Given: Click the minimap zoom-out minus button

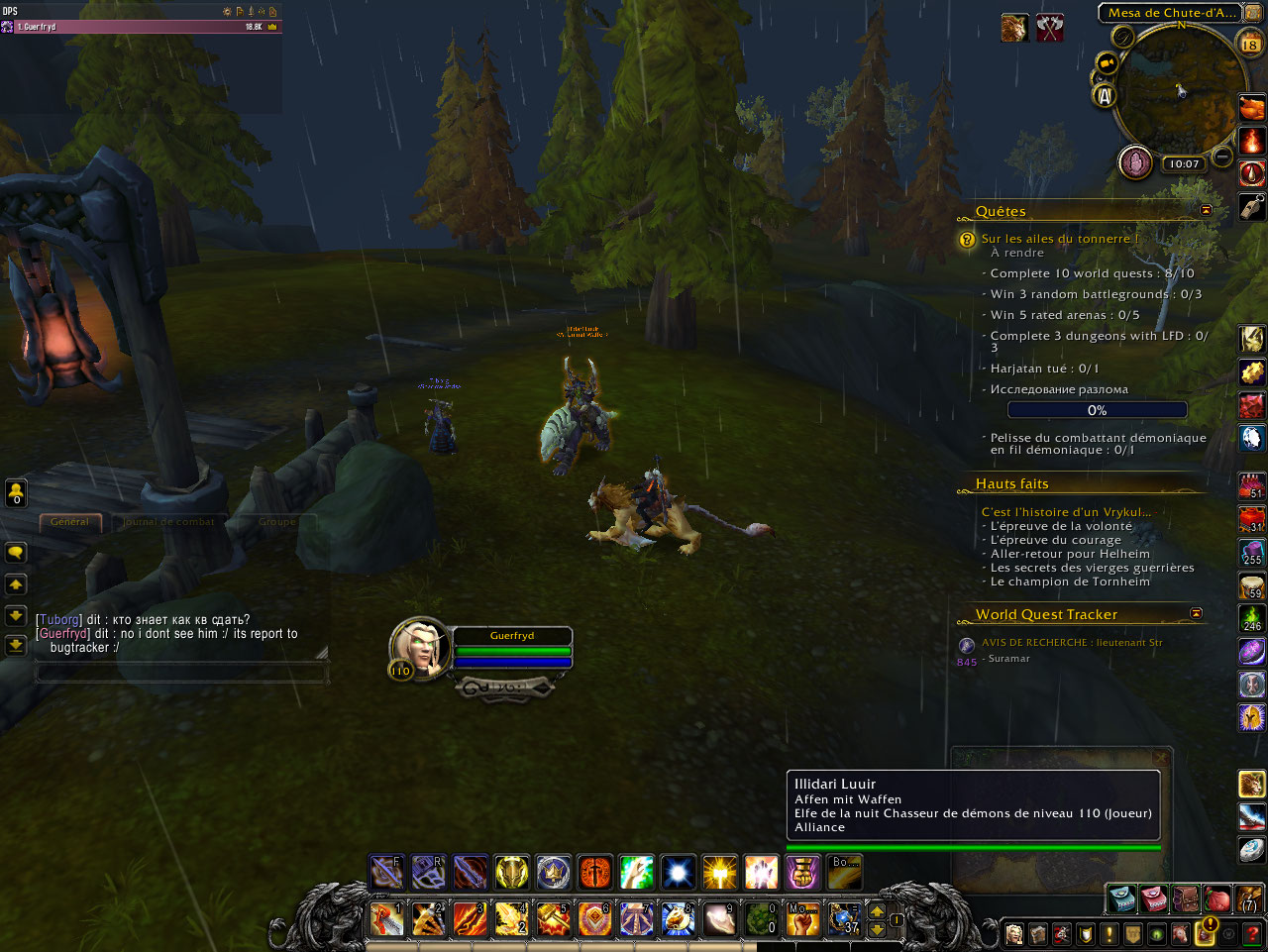Looking at the screenshot, I should pos(1222,158).
